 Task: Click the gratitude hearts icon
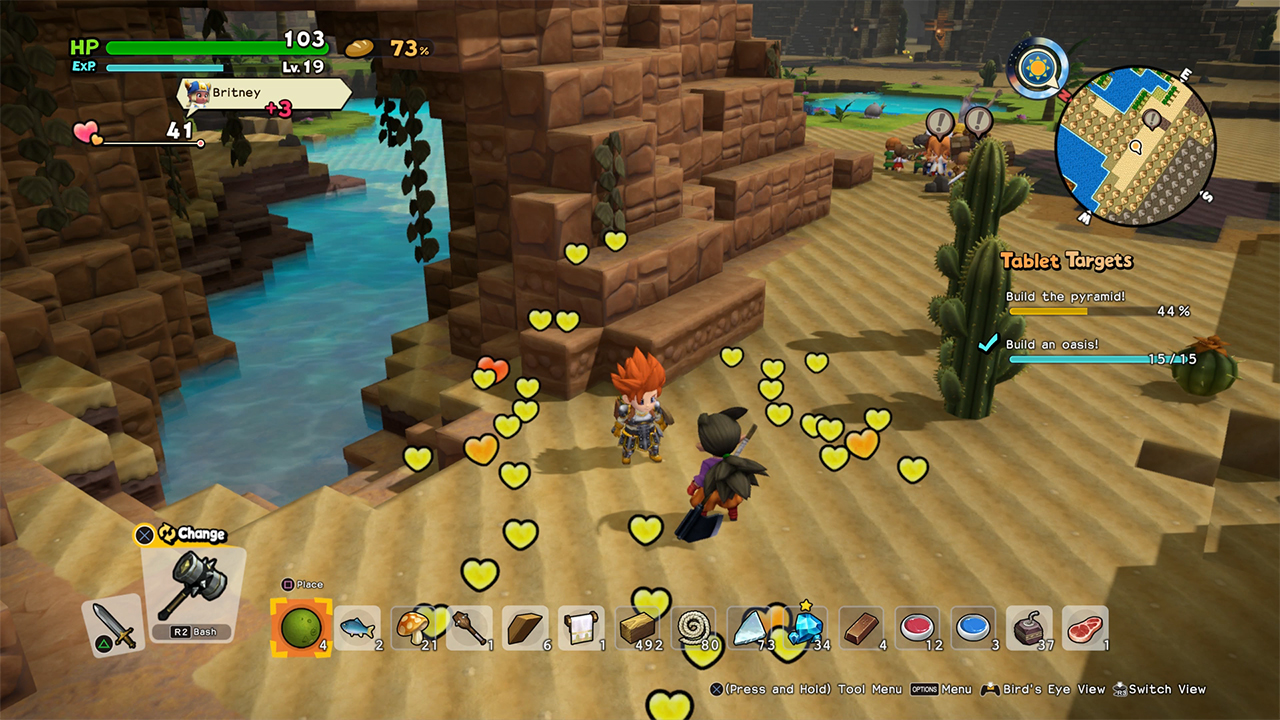tap(87, 132)
